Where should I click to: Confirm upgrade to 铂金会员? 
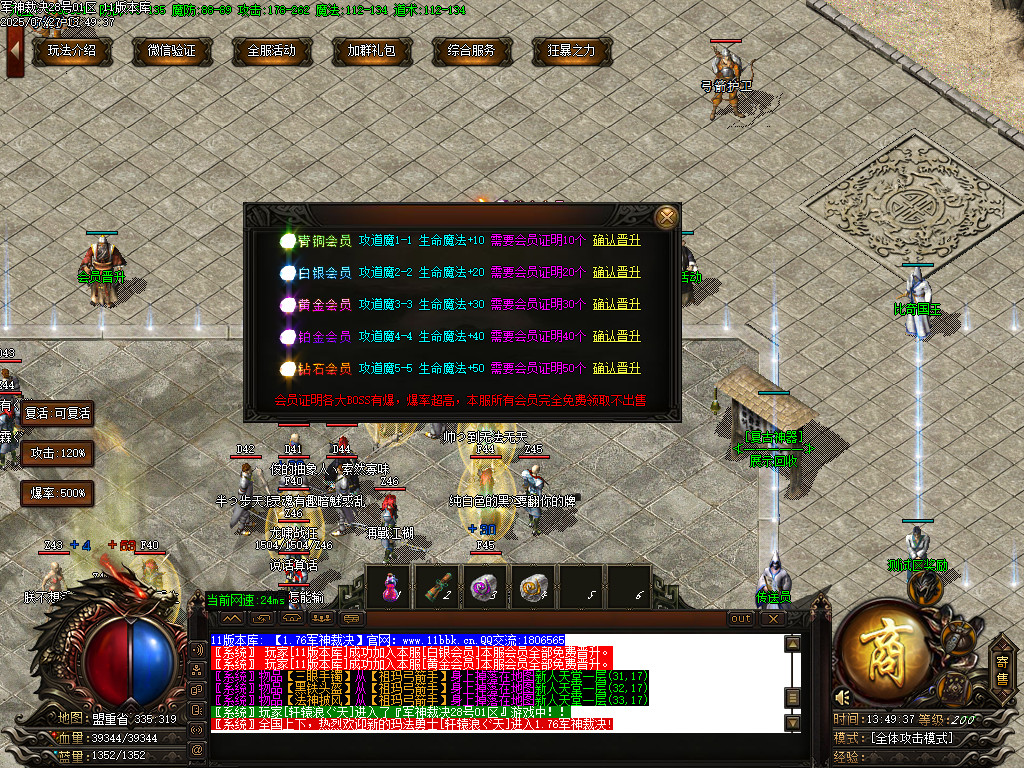[616, 337]
